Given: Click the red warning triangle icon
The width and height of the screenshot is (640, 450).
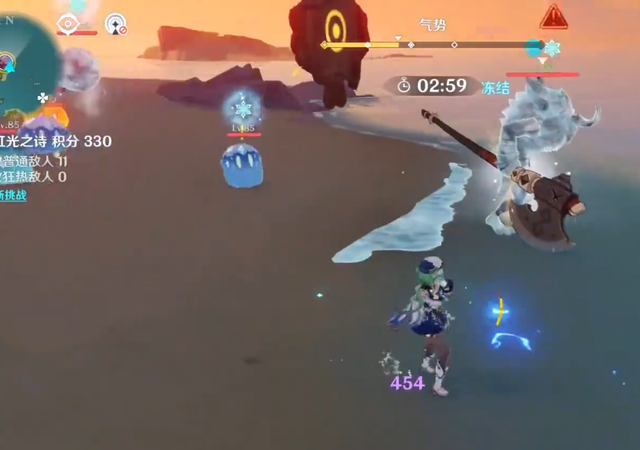Looking at the screenshot, I should [x=553, y=17].
